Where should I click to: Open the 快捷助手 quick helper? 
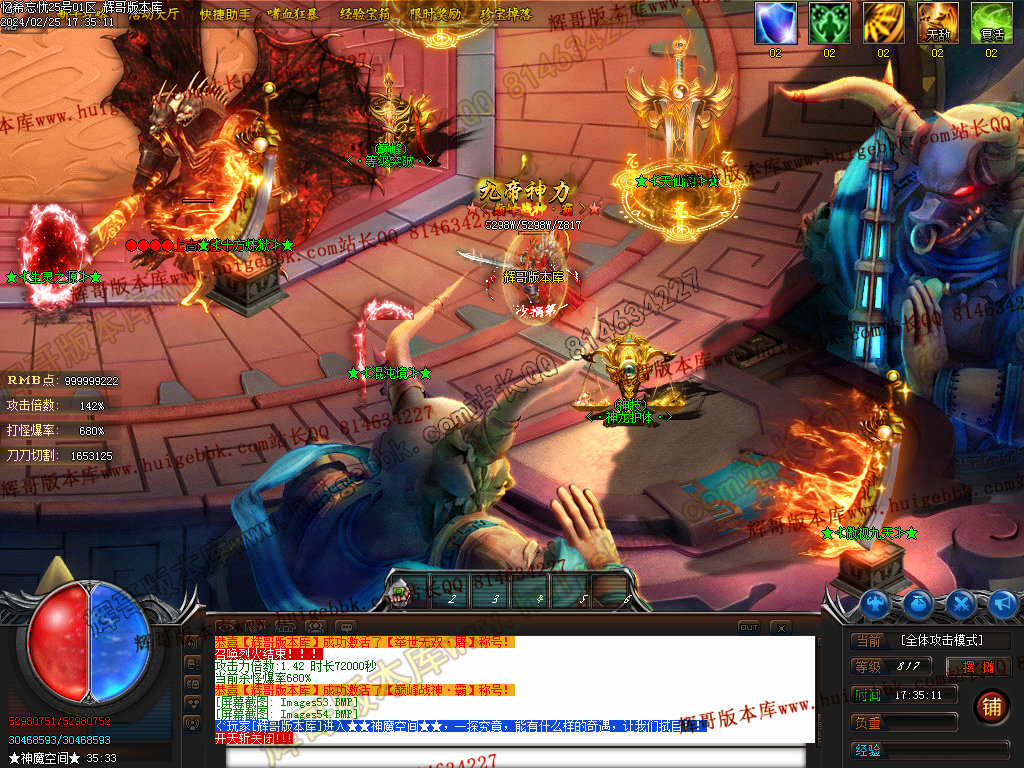[x=225, y=15]
